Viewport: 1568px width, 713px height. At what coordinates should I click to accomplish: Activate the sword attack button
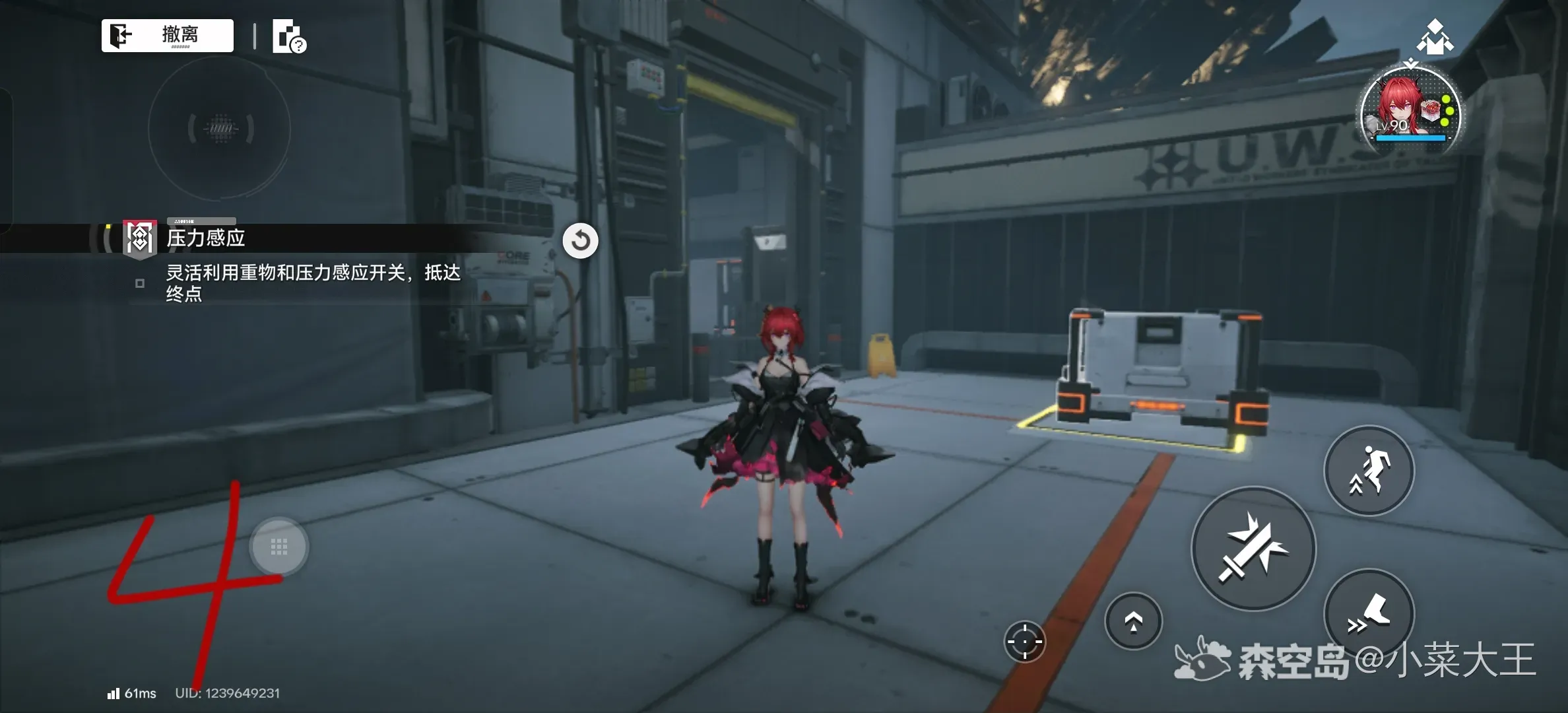(x=1253, y=549)
